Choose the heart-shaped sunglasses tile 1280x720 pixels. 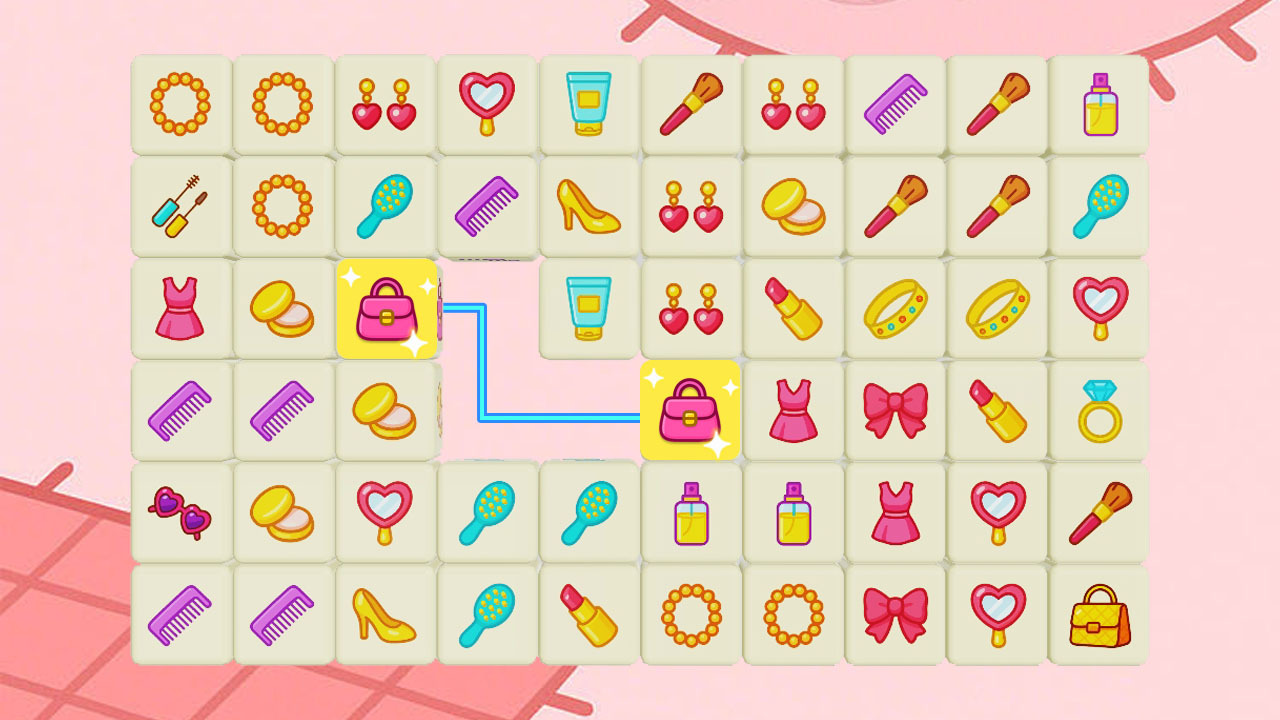181,512
